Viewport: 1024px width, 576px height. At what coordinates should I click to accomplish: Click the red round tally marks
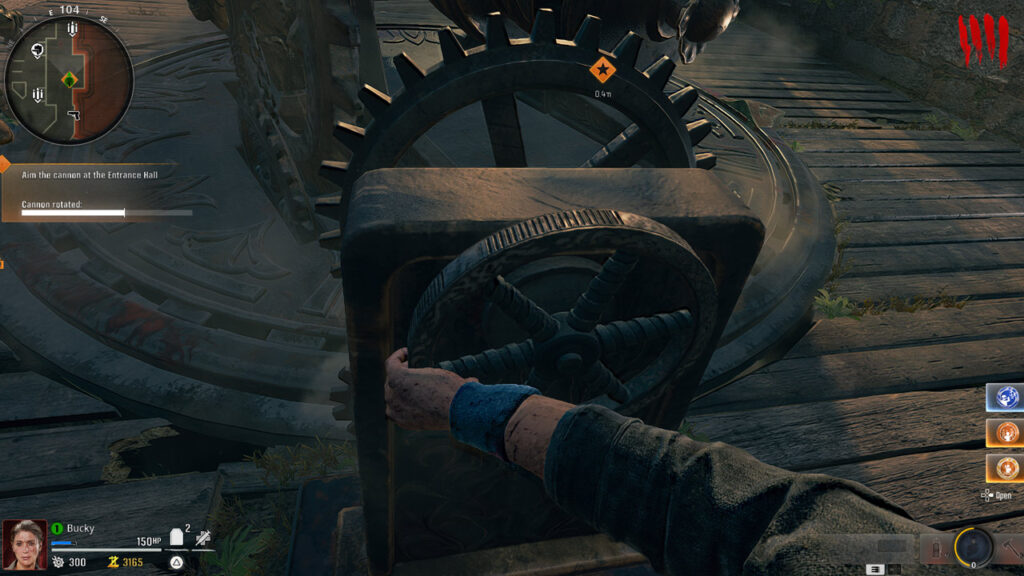point(981,42)
